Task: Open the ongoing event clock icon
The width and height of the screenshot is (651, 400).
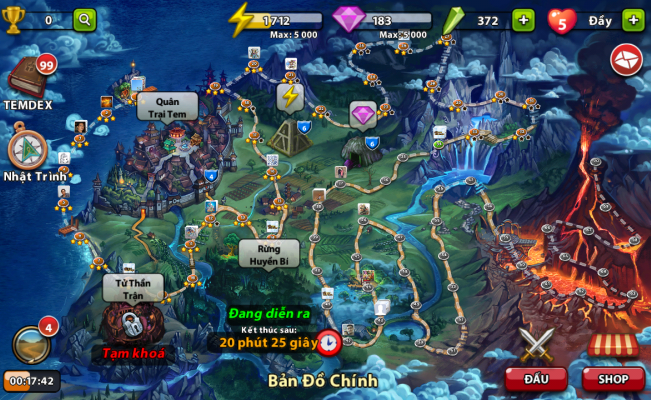Action: point(328,341)
